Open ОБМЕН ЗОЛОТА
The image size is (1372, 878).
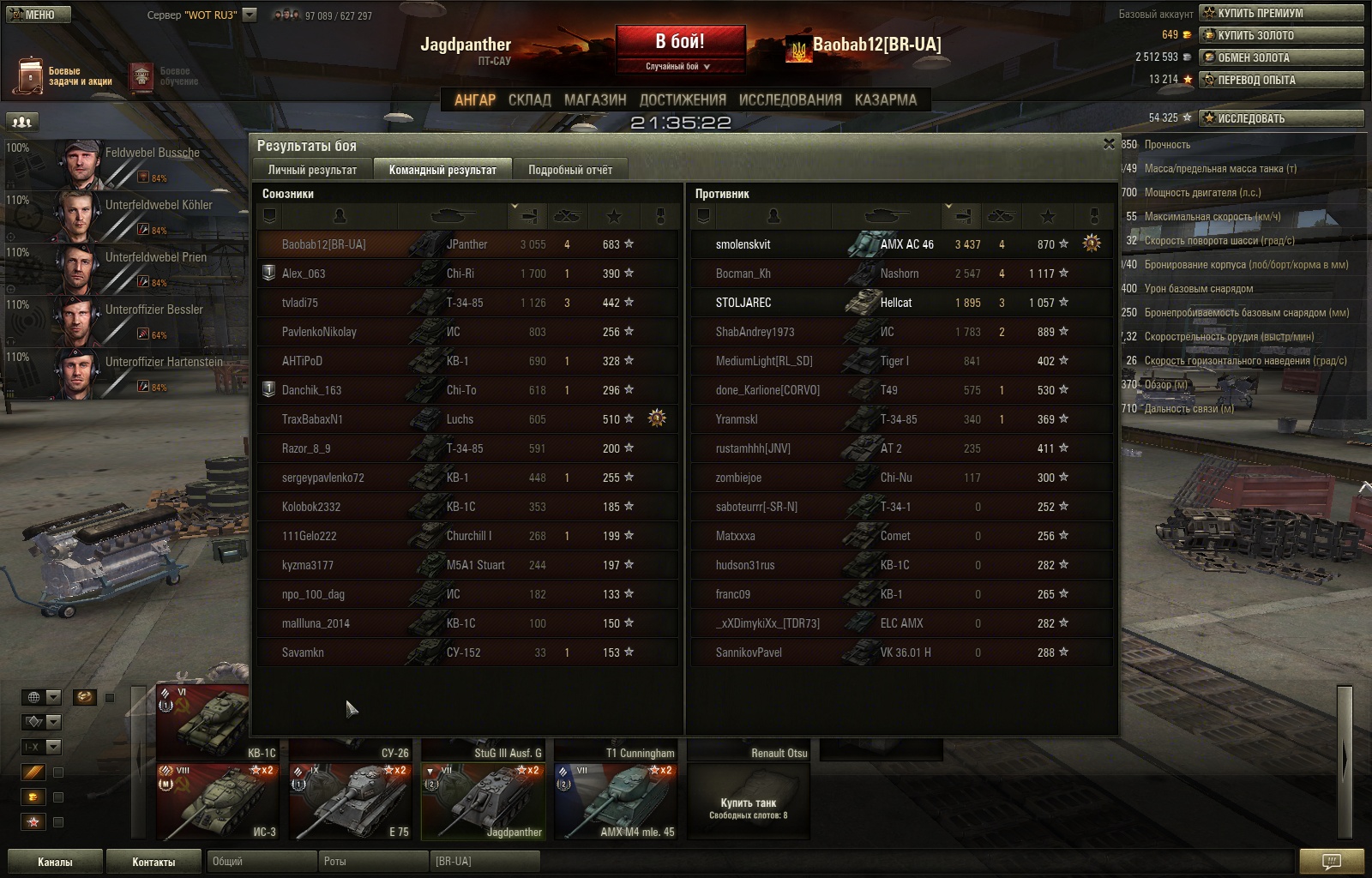1281,57
